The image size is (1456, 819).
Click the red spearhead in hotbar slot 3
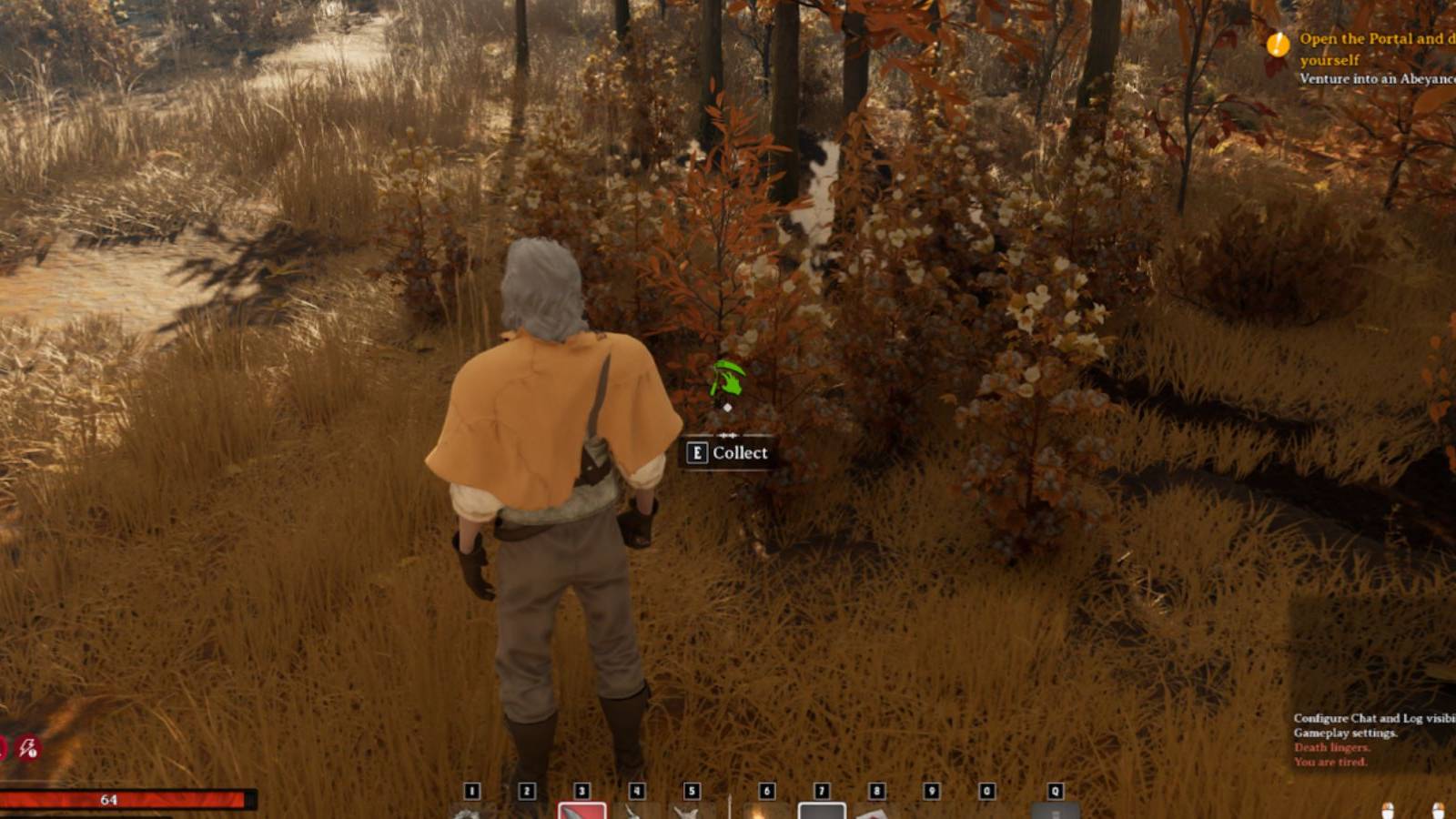(582, 810)
